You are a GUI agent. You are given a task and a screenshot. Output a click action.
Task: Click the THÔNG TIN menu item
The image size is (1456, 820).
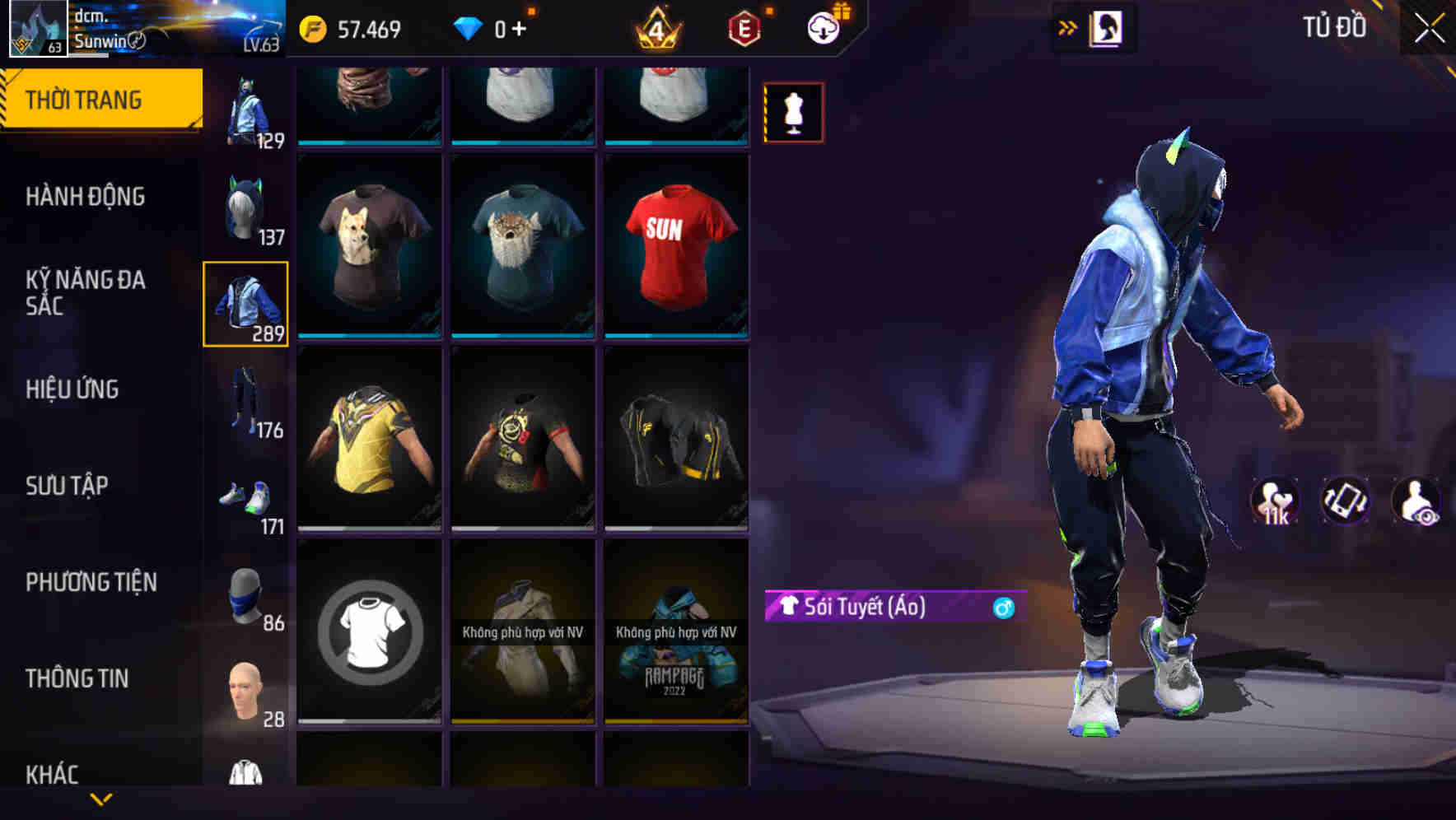(x=76, y=677)
